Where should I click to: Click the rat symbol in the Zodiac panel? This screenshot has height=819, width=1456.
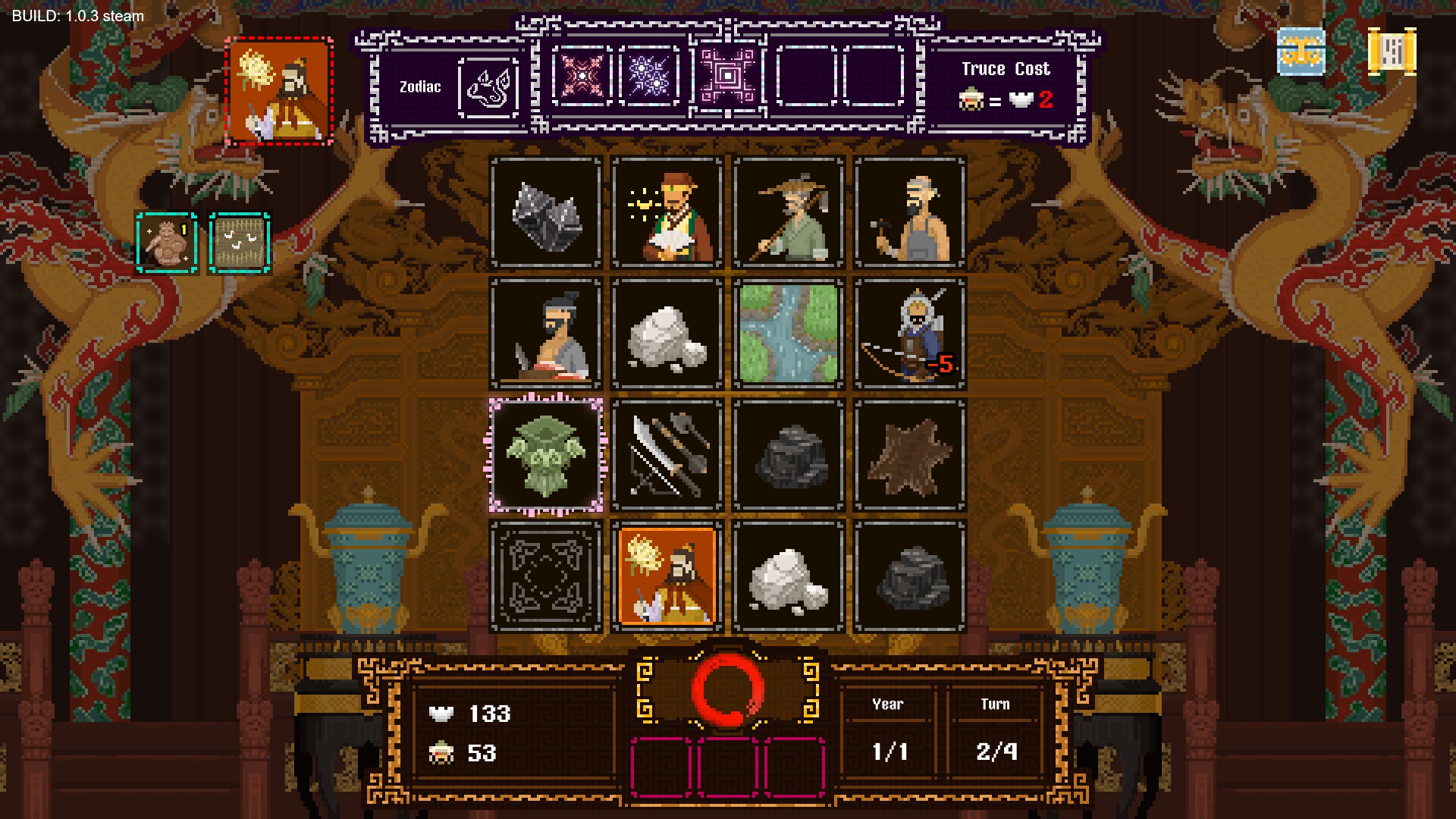[489, 87]
